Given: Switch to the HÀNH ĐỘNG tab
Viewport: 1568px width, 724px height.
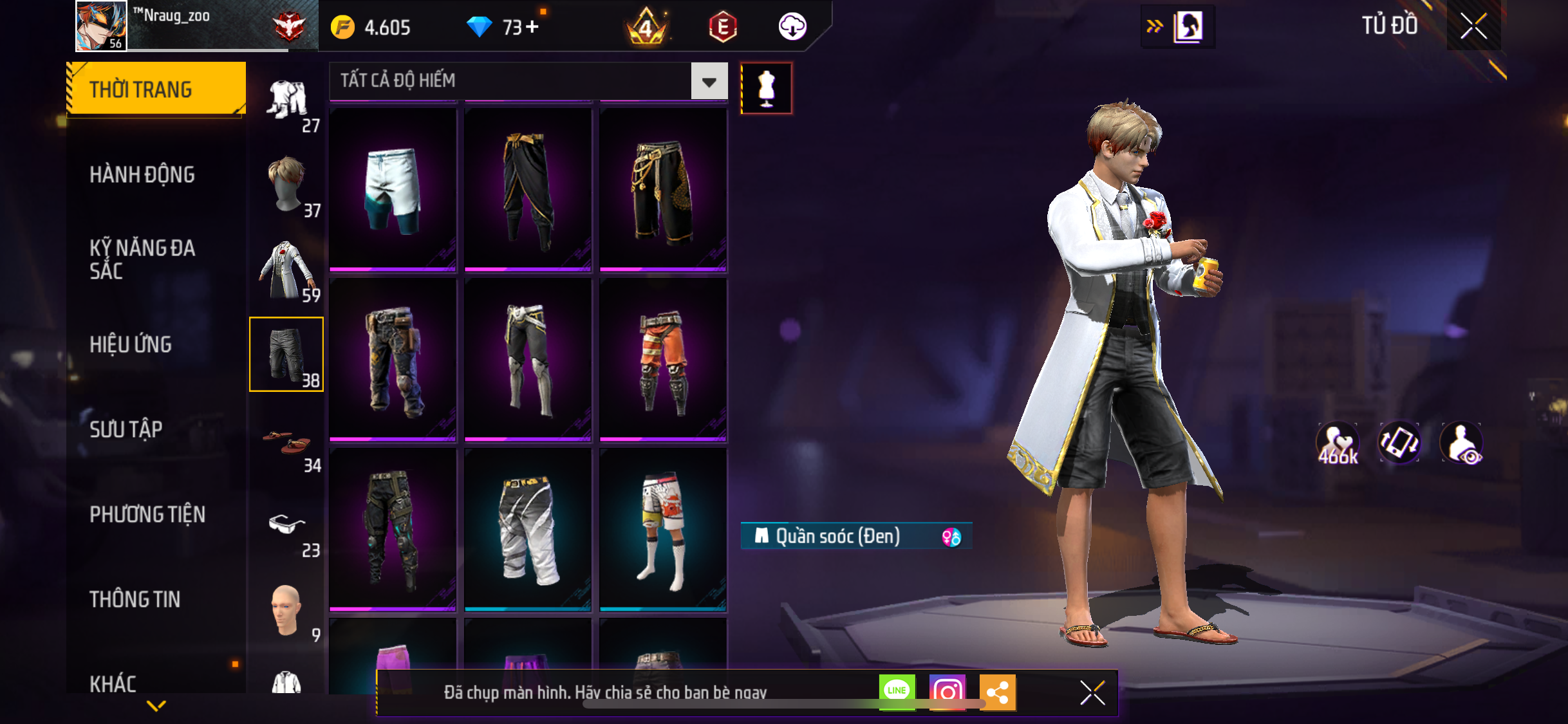Looking at the screenshot, I should (142, 174).
